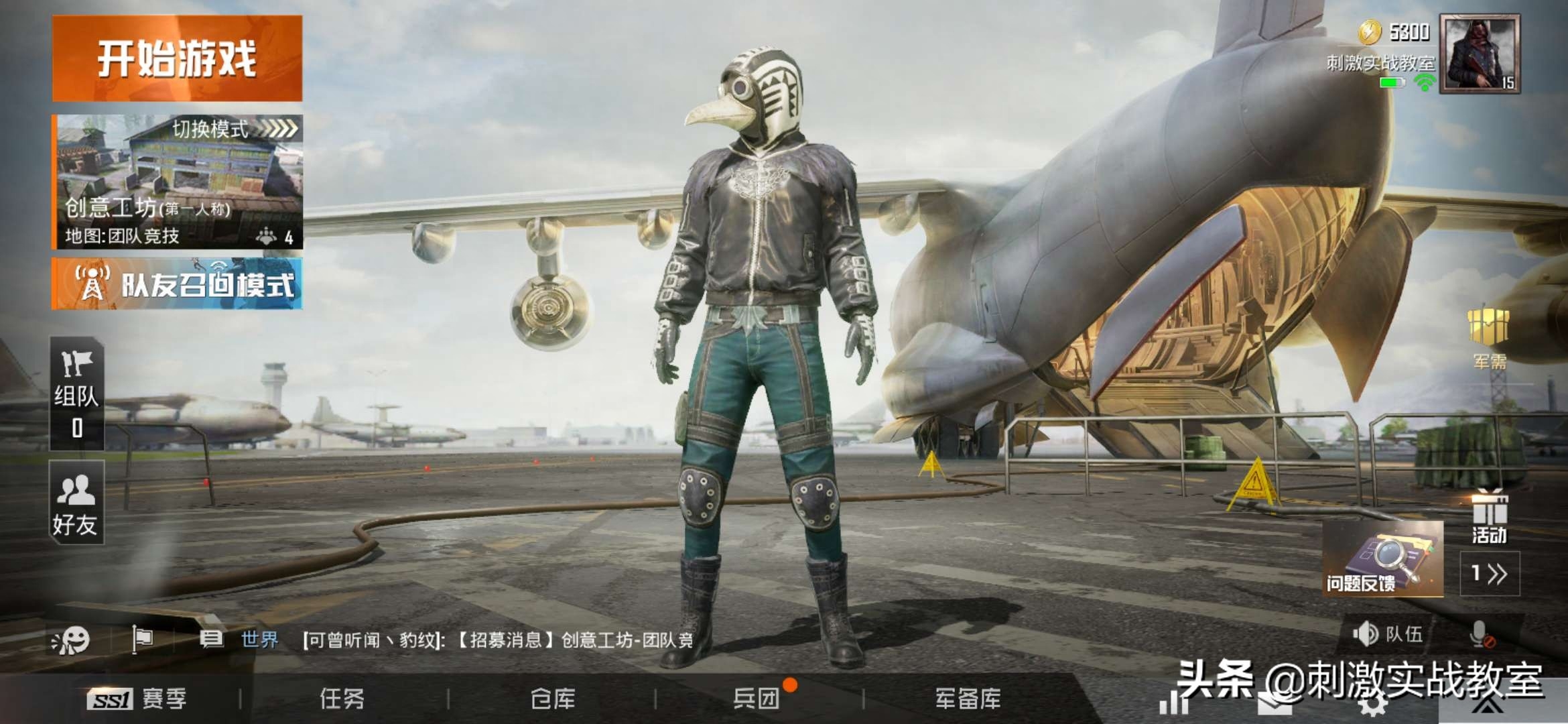Open the 问题反馈 feedback panel
1568x724 pixels.
1382,560
